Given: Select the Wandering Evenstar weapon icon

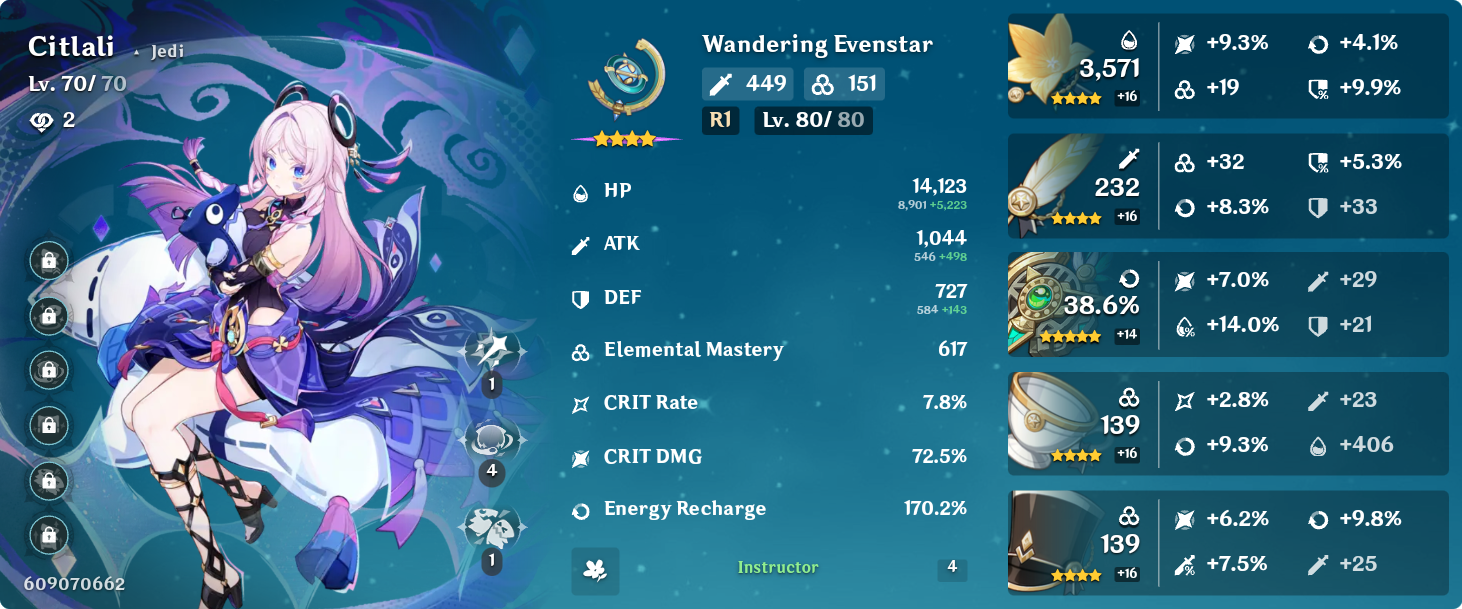Looking at the screenshot, I should click(x=626, y=80).
